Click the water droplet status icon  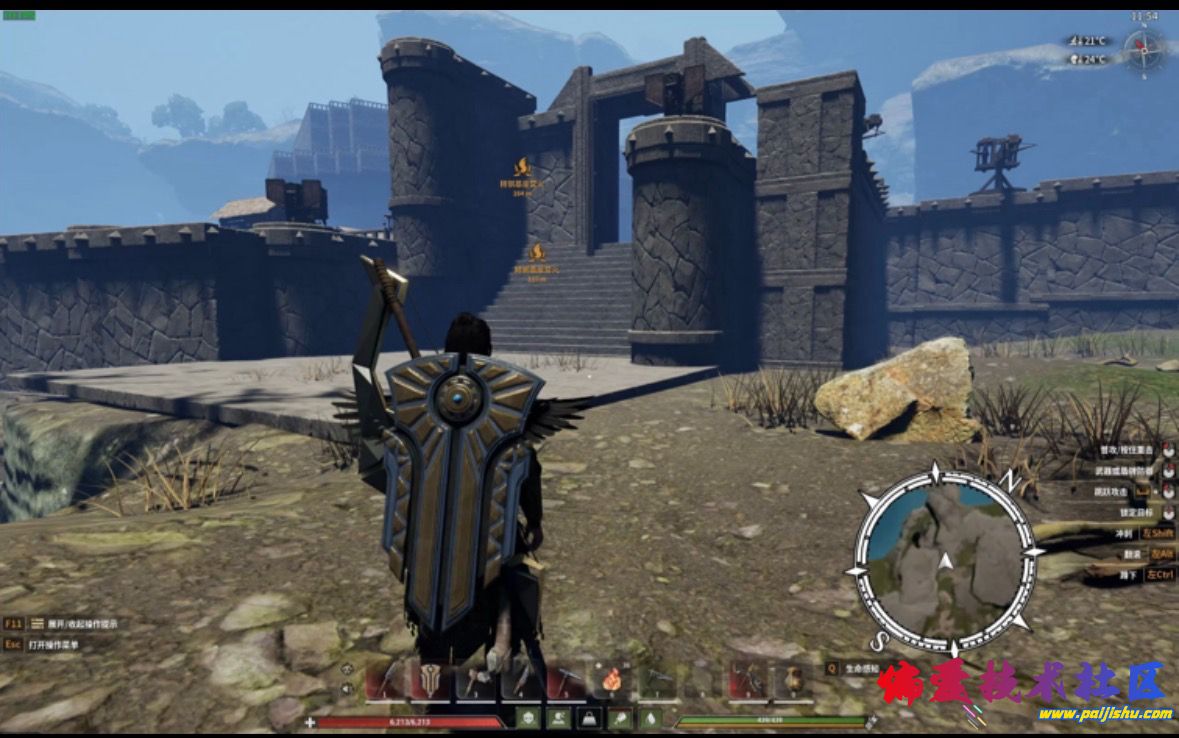[652, 718]
